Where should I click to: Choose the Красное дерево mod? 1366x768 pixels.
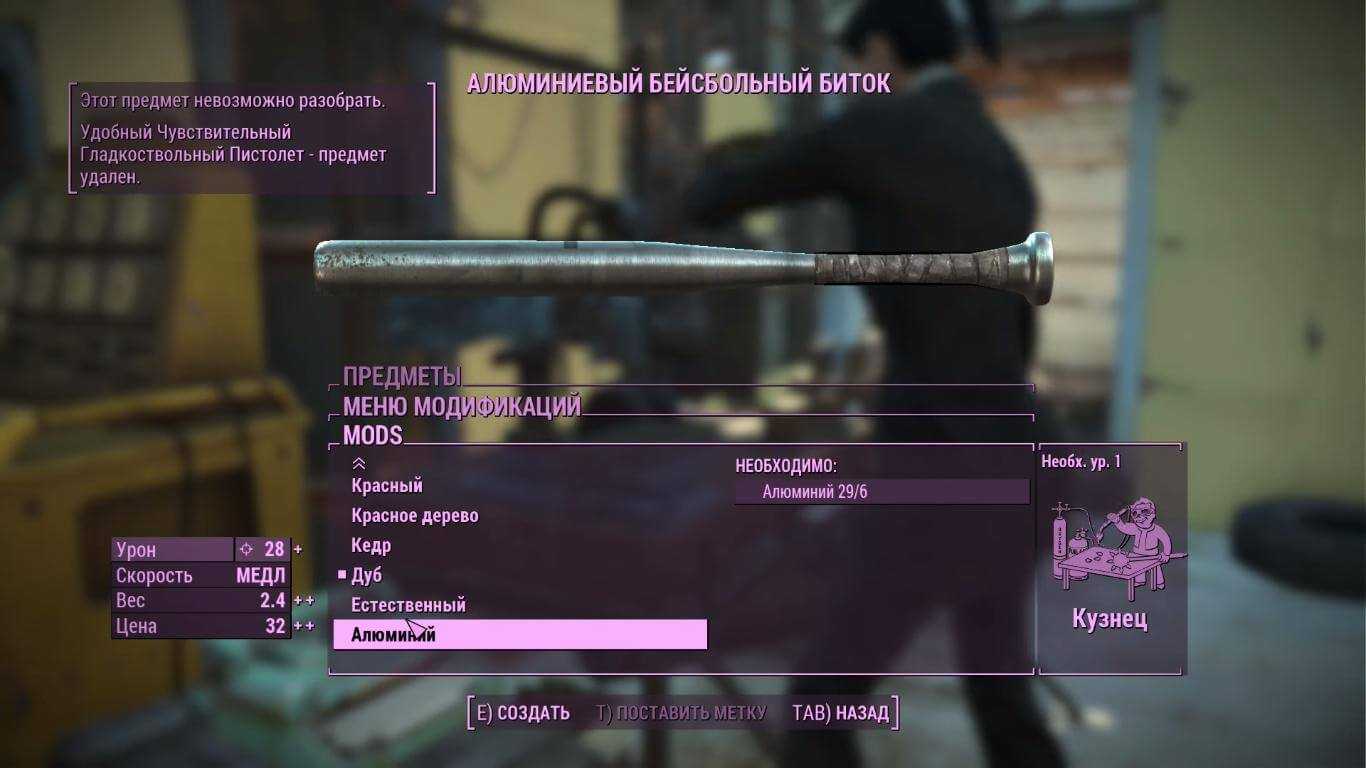415,516
